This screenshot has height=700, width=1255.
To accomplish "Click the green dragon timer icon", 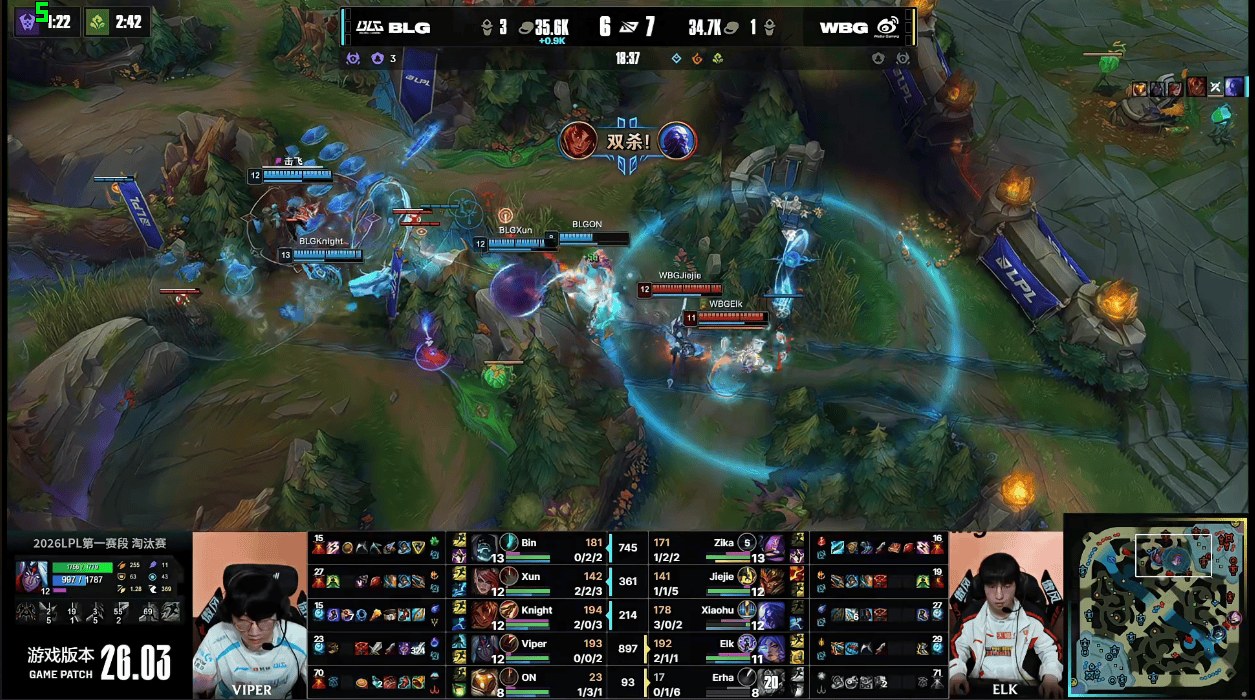I will tap(98, 21).
